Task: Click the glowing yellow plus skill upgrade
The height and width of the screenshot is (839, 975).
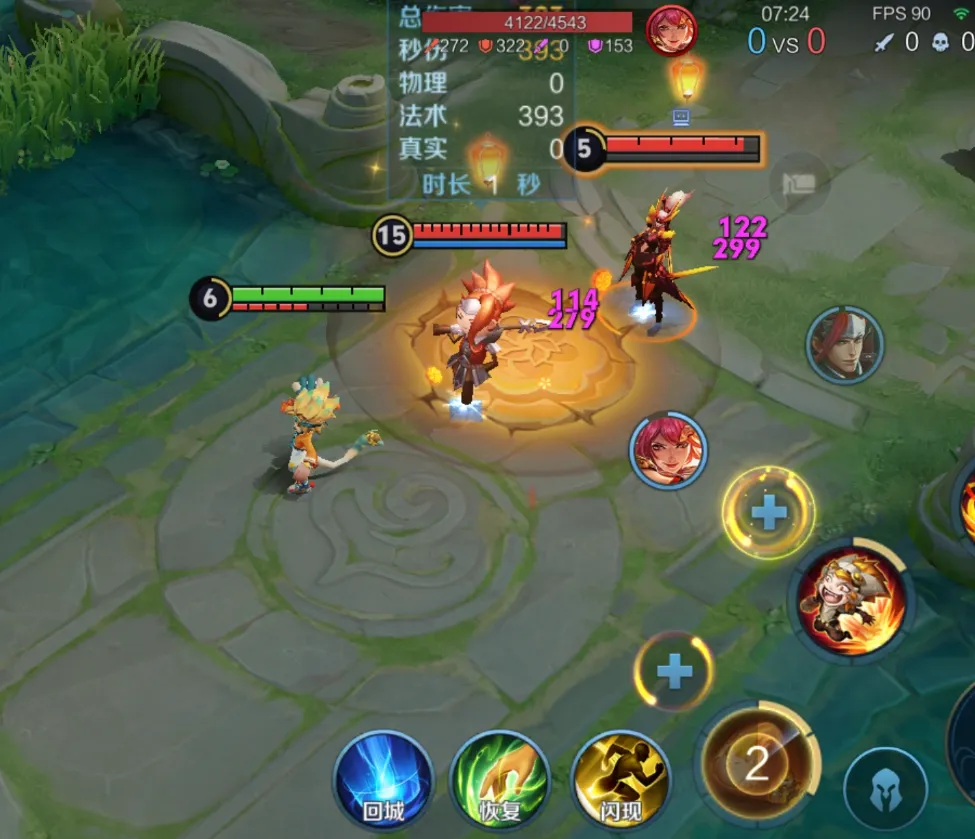Action: [768, 513]
